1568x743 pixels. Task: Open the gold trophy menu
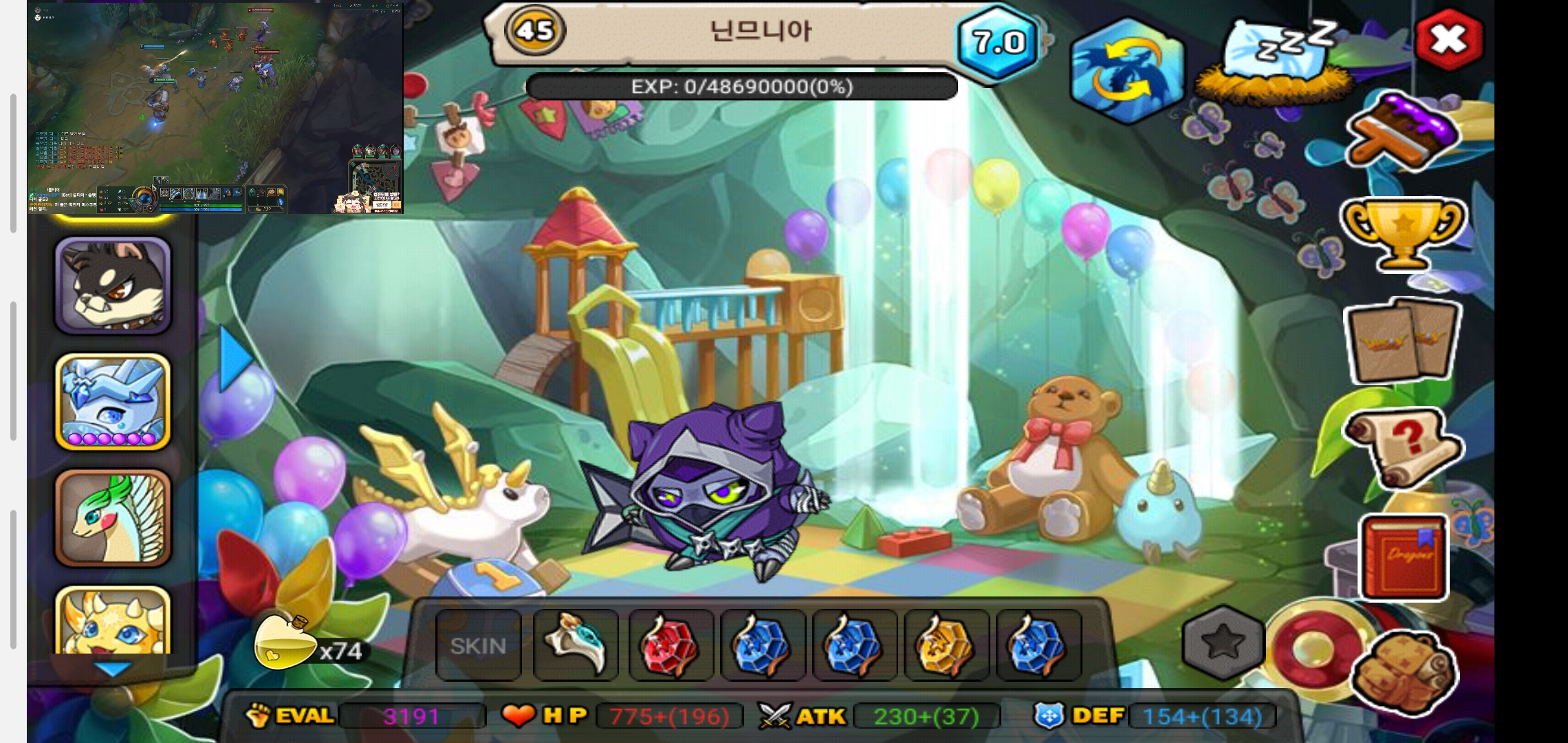[1403, 234]
